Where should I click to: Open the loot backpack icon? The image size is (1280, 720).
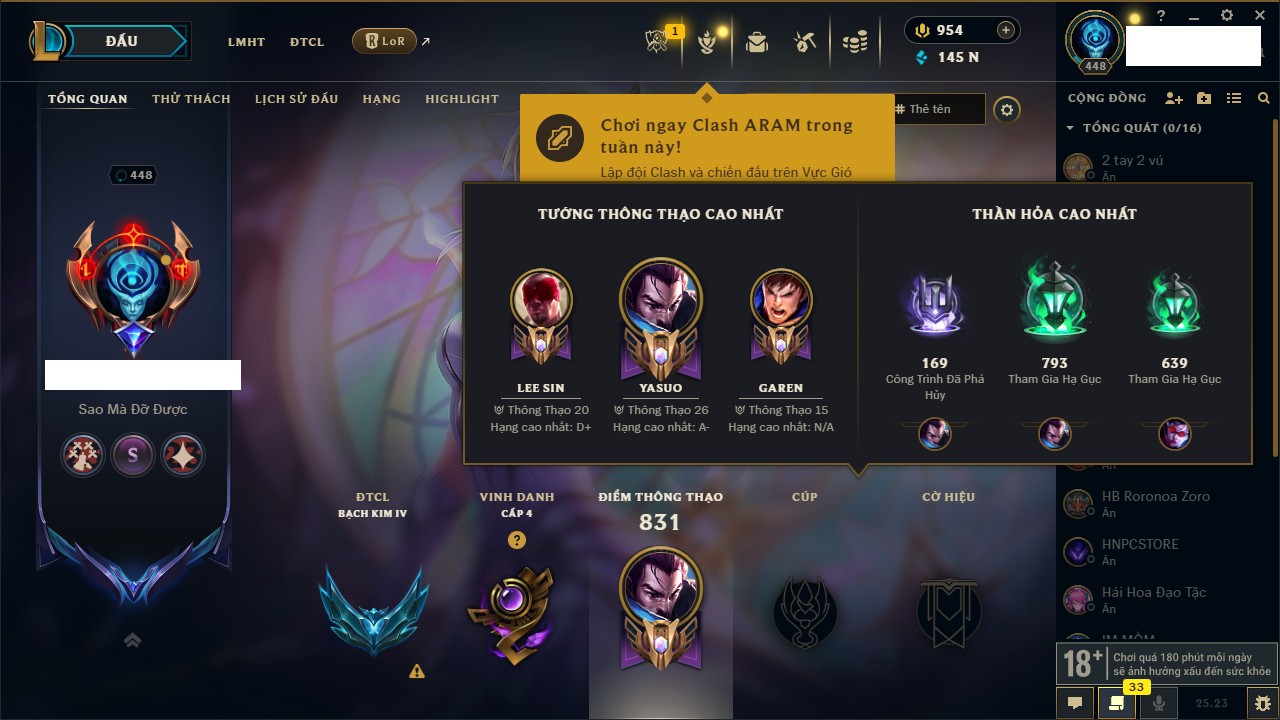coord(757,42)
